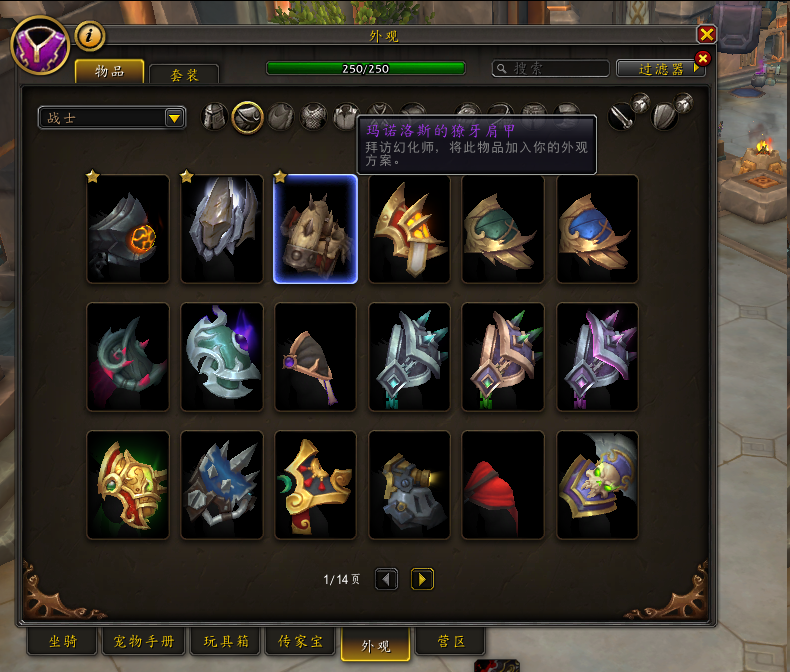Click the round info button
Viewport: 790px width, 672px height.
pos(90,36)
